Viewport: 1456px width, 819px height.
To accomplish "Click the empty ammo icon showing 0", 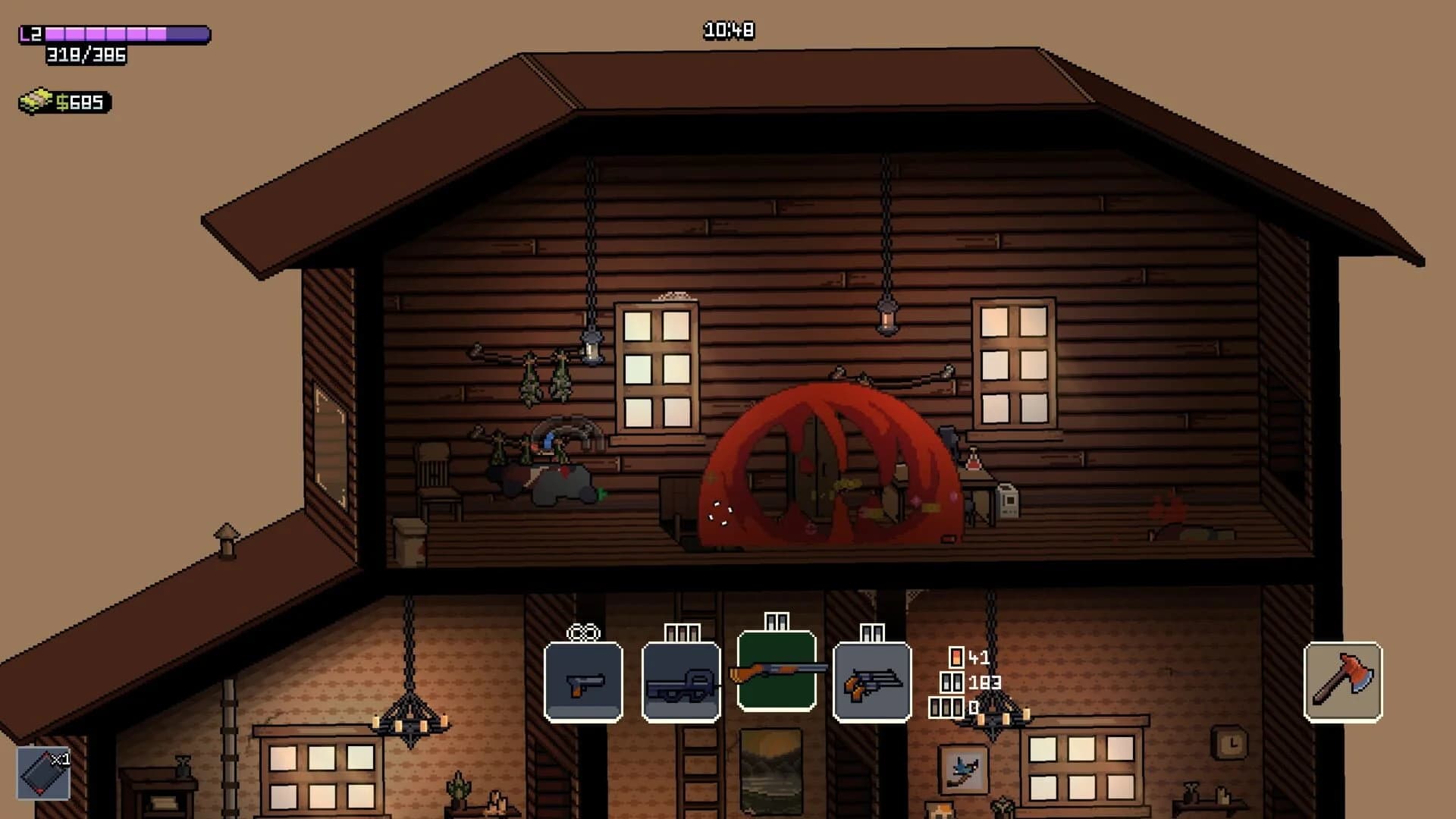I will 948,707.
